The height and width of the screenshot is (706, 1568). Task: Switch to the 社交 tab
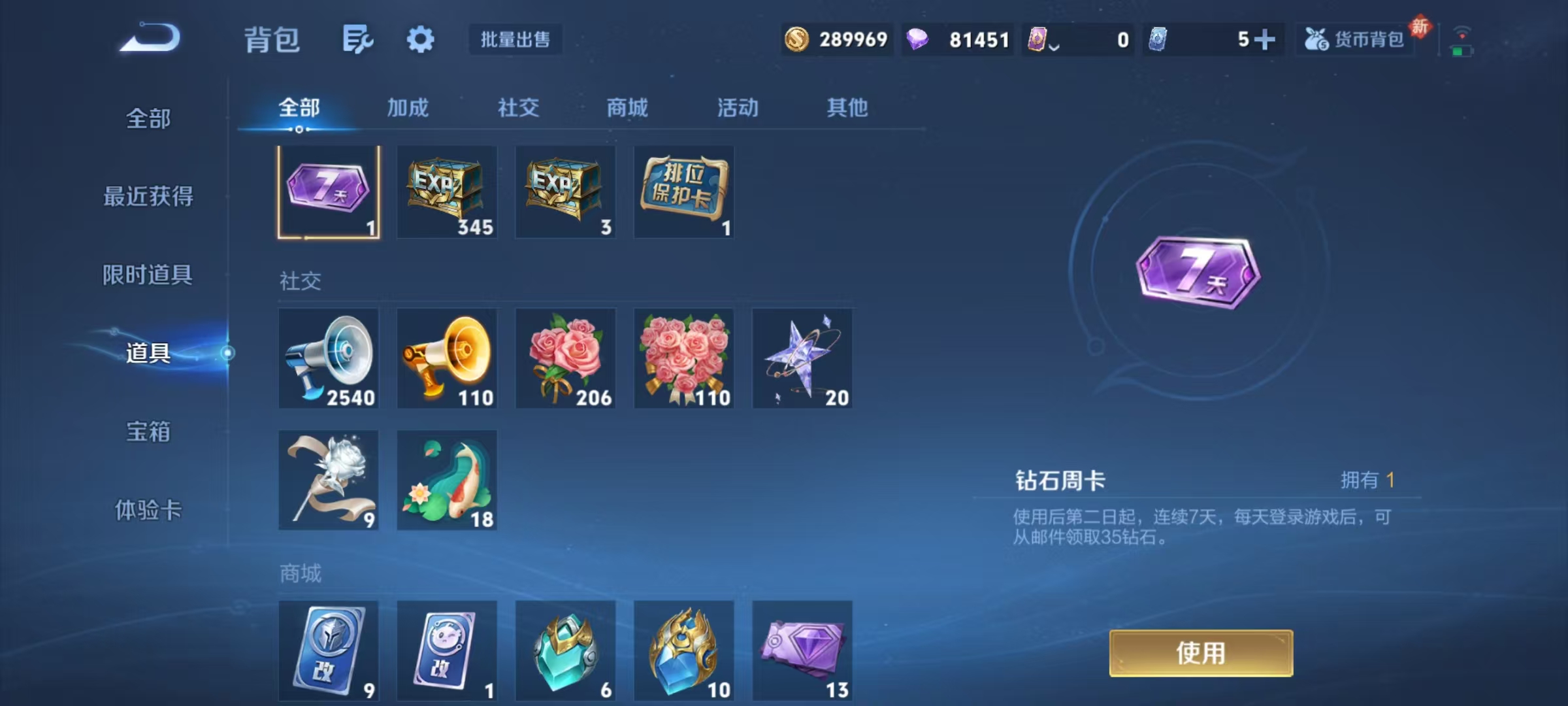(518, 108)
